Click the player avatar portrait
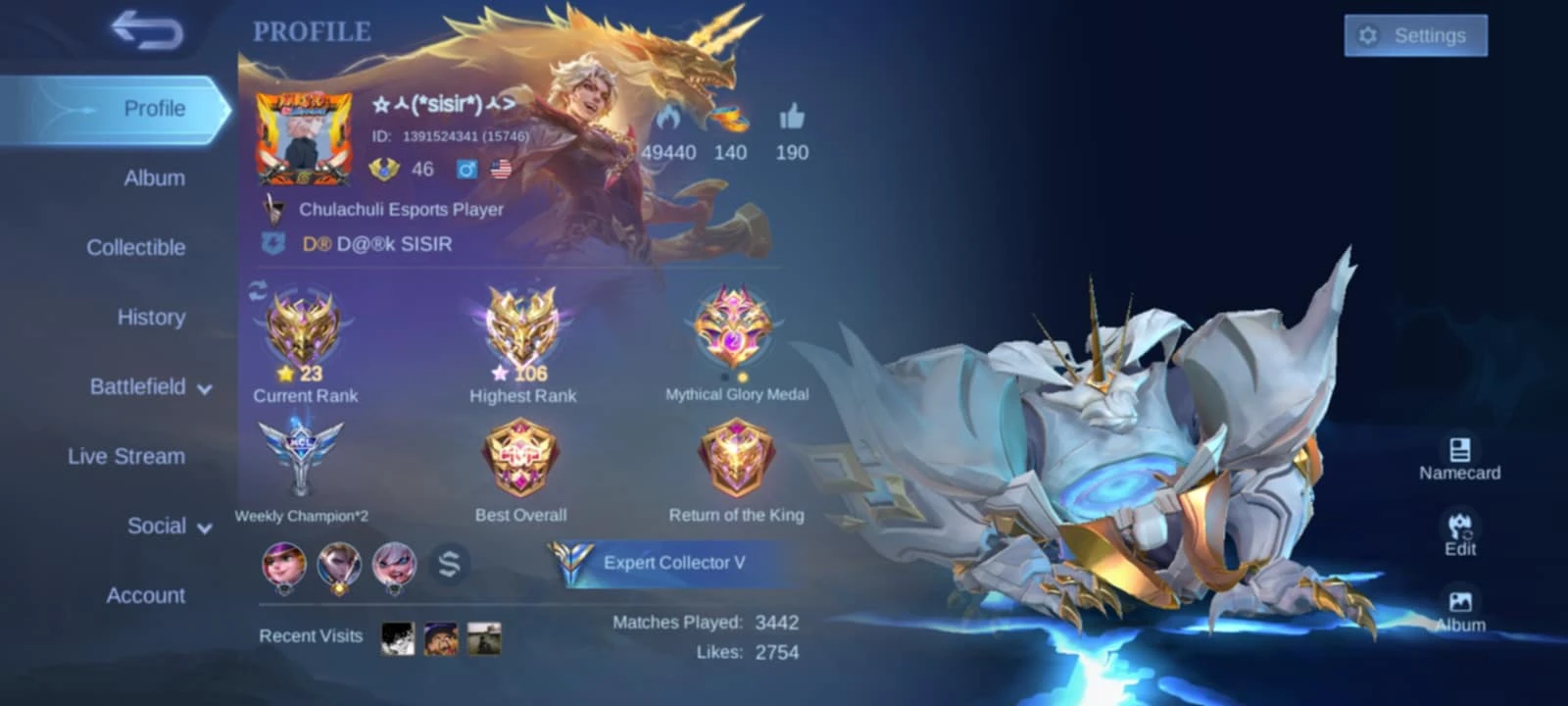 pyautogui.click(x=304, y=139)
